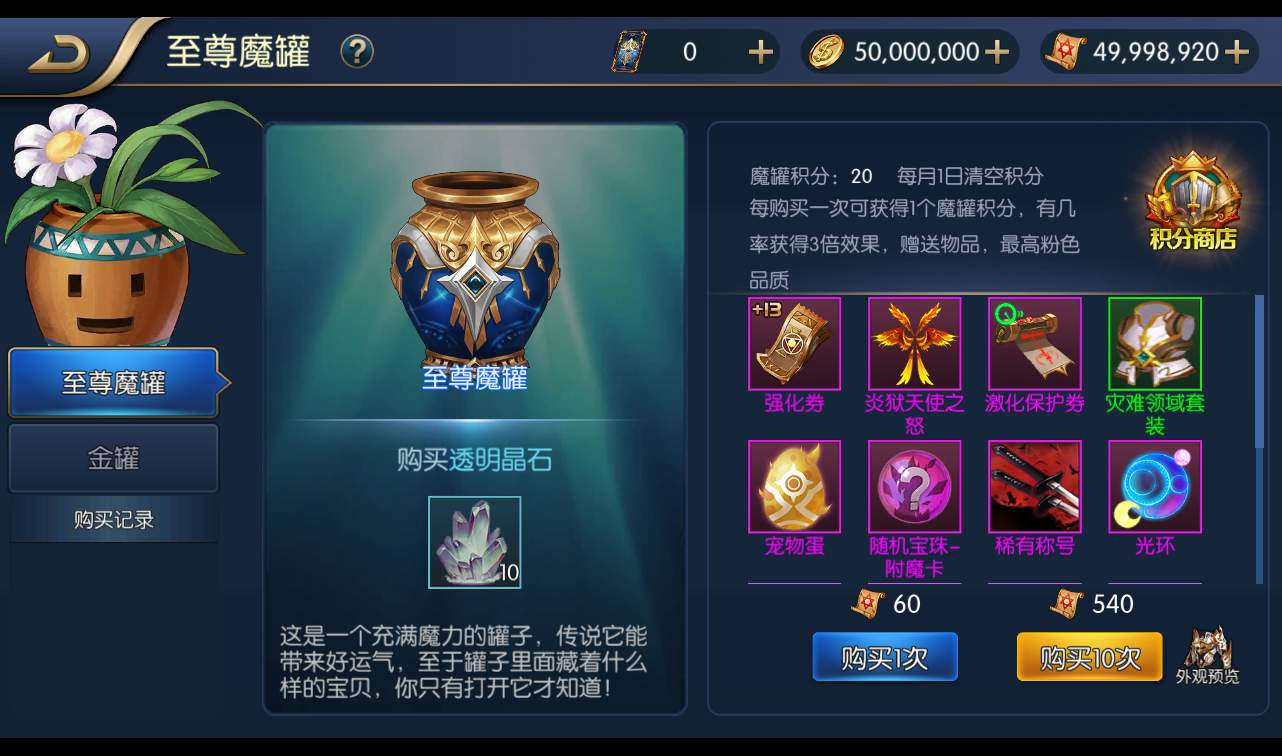Viewport: 1282px width, 756px height.
Task: Click the 购买1次 buy once button
Action: 884,657
